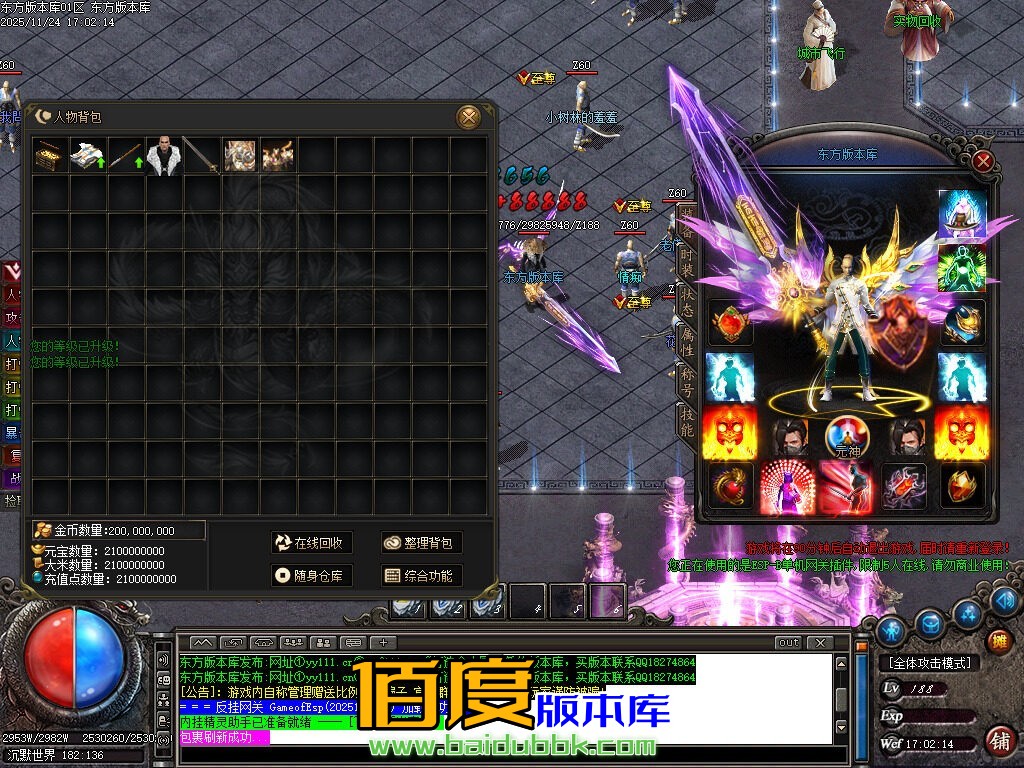Toggle the 全体攻击模式 attack mode label
Viewport: 1024px width, 768px height.
pyautogui.click(x=927, y=662)
